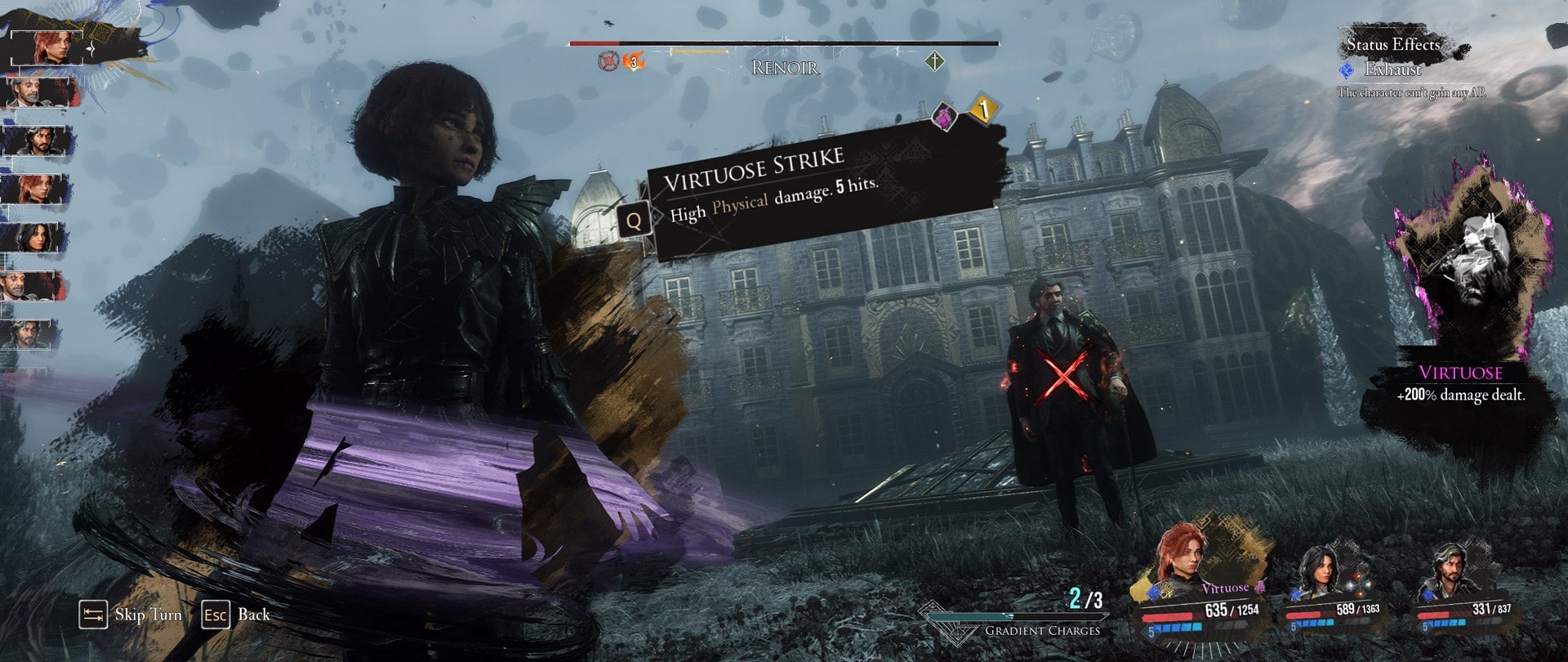
Task: Click the blue Exhaust marker on Maelle's portrait
Action: 1152,593
